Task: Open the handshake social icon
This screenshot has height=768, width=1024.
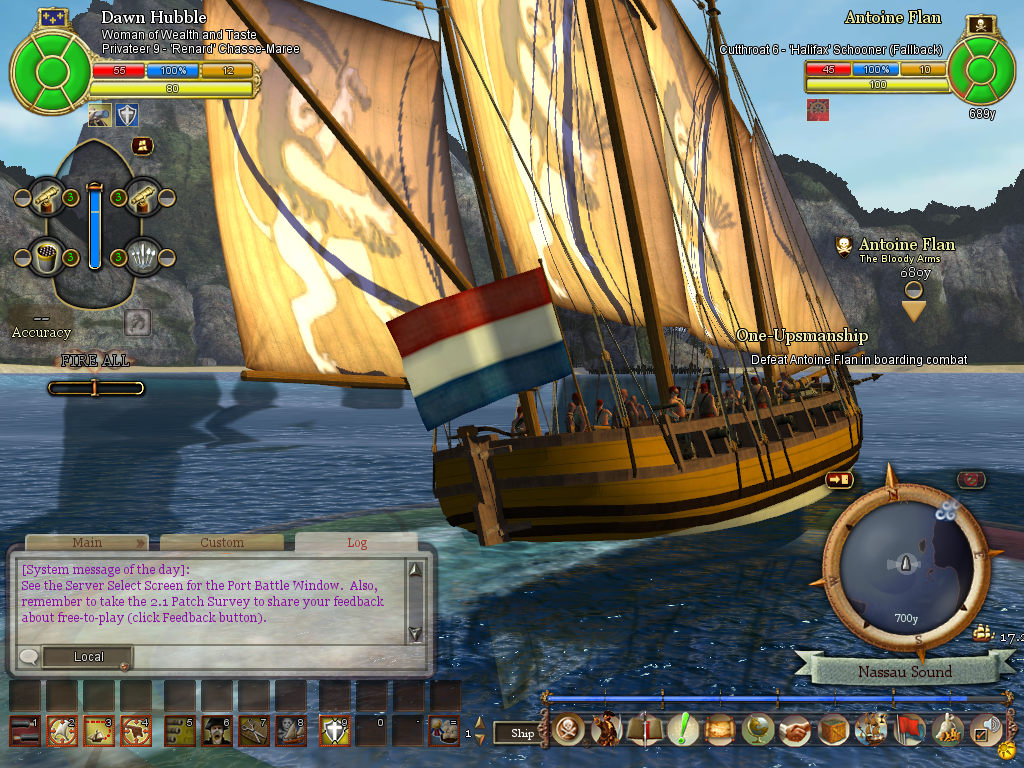Action: 796,730
